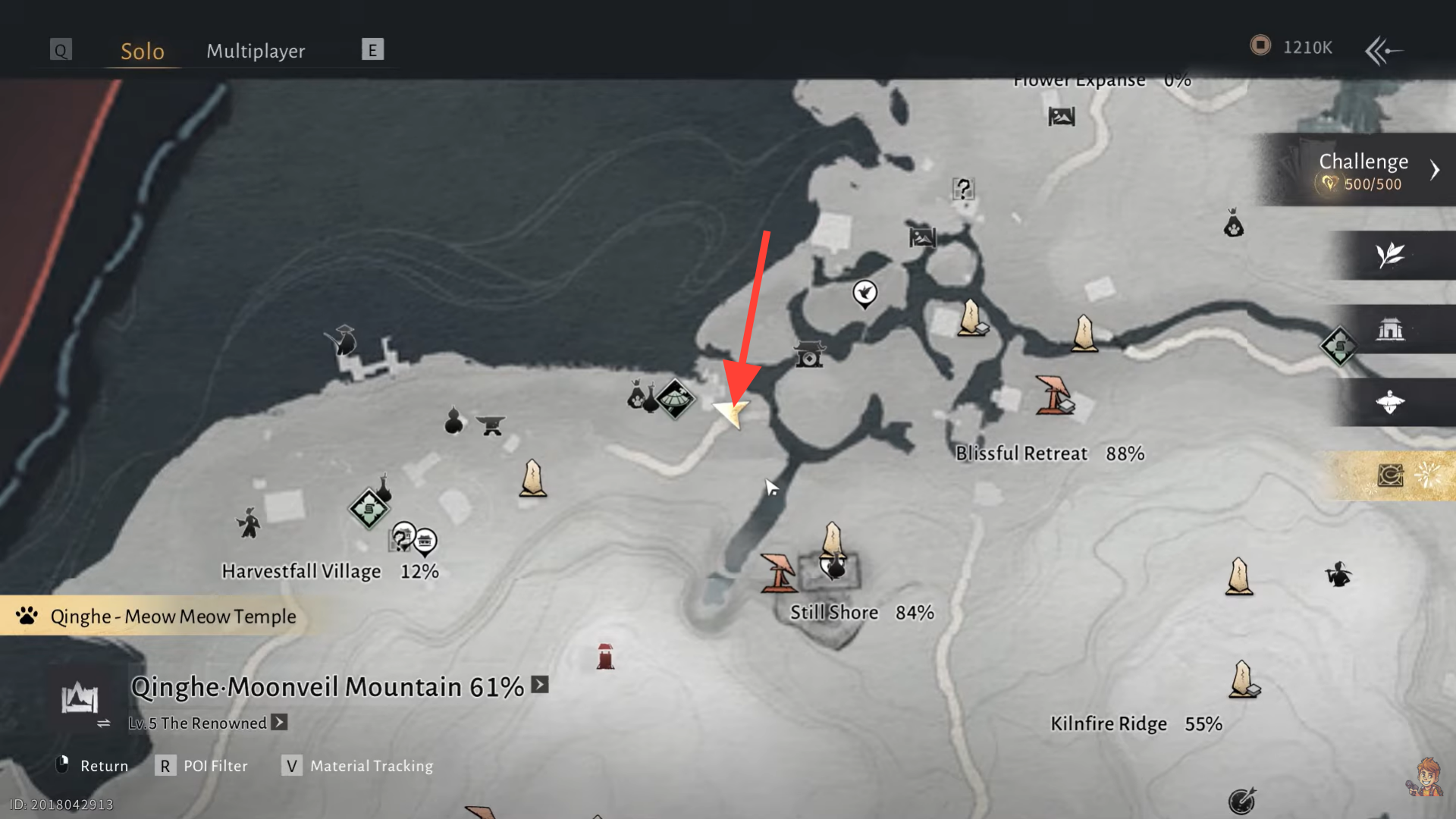Click the Return button
The height and width of the screenshot is (819, 1456).
tap(93, 766)
